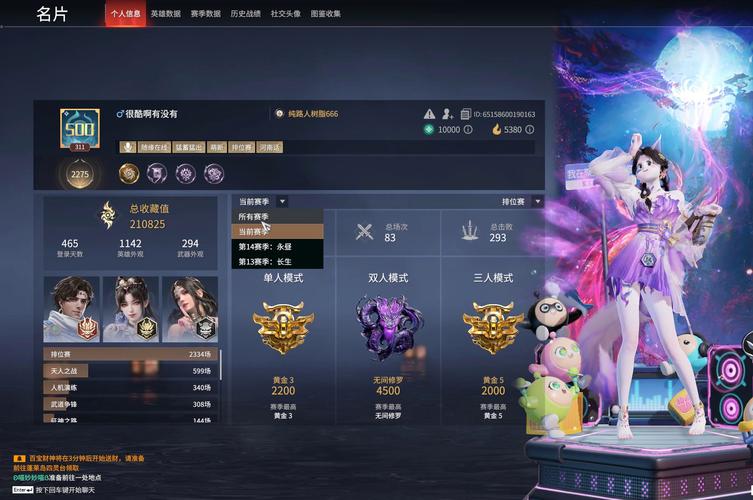753x500 pixels.
Task: Add this player as a friend
Action: click(x=448, y=114)
